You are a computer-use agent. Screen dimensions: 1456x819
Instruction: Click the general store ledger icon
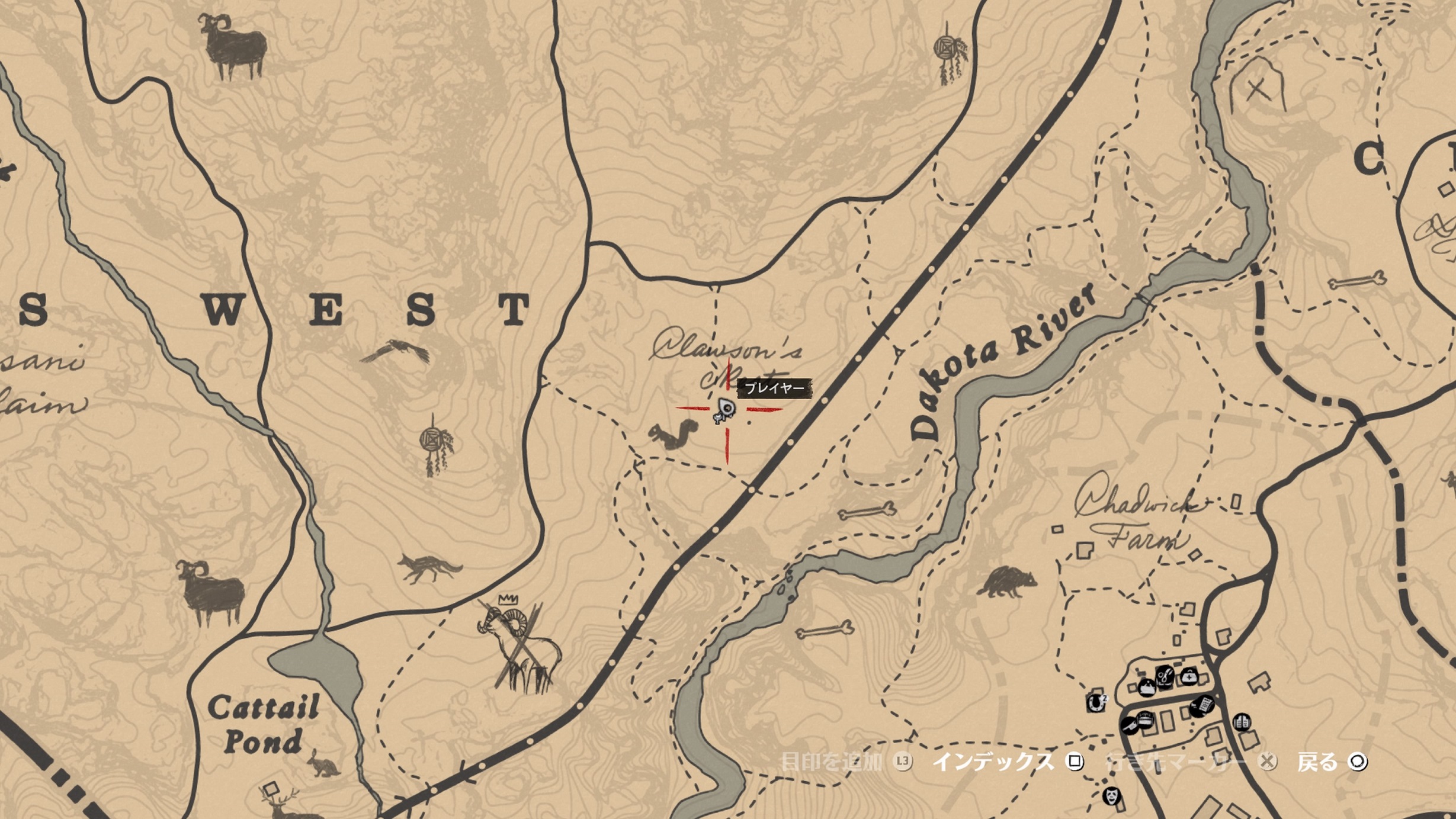[x=1202, y=705]
